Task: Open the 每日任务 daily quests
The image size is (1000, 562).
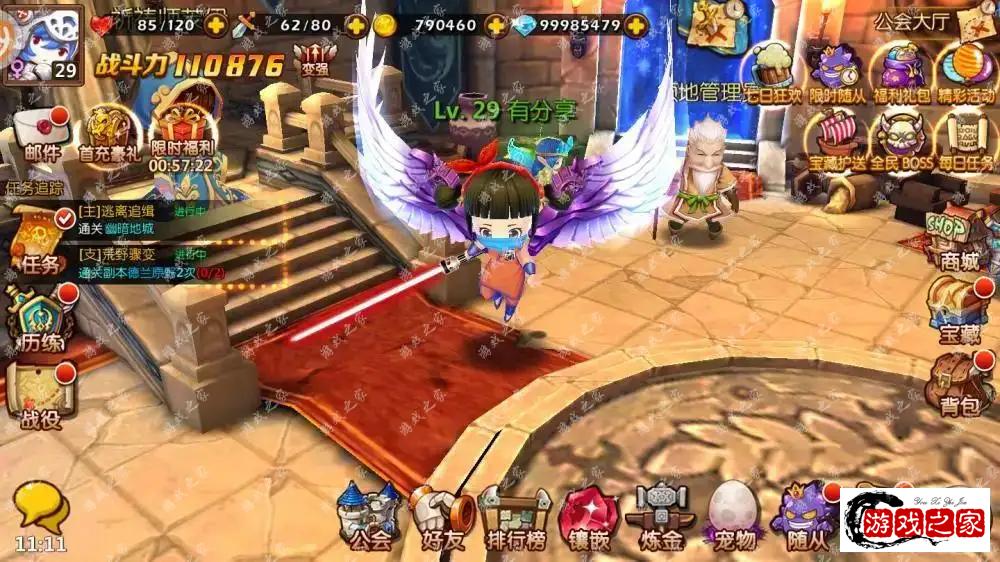Action: (965, 138)
